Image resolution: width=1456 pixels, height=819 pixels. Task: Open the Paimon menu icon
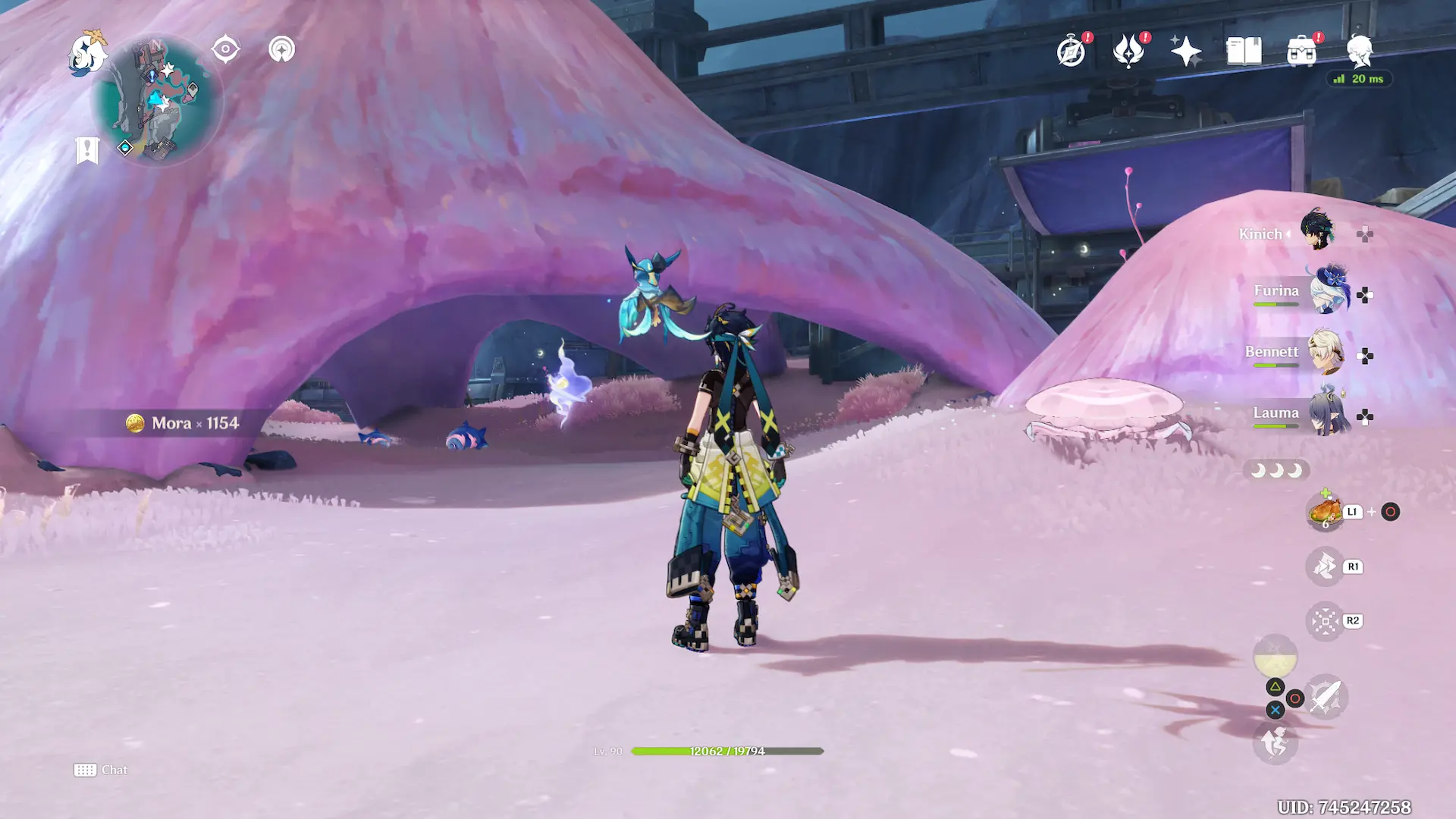(86, 53)
